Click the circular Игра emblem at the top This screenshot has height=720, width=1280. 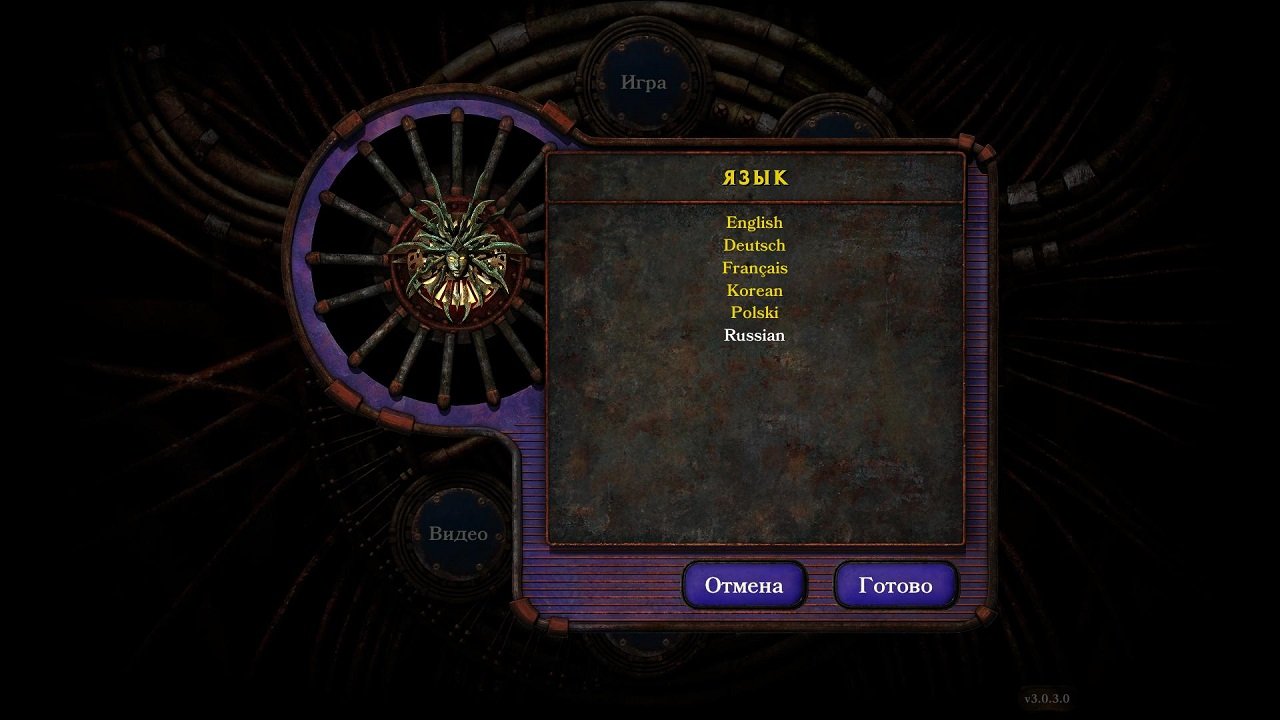coord(645,82)
